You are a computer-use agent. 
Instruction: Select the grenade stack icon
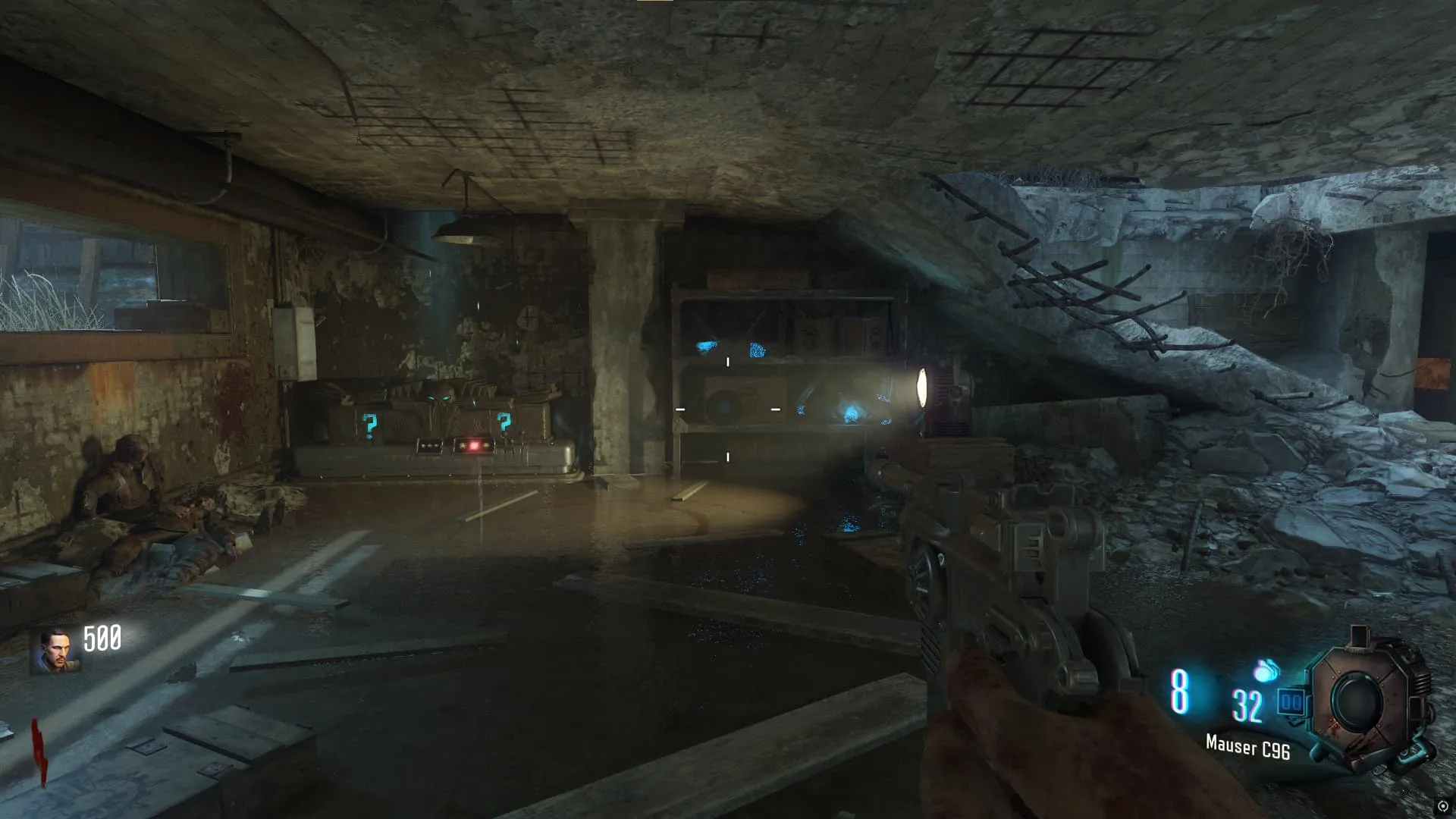pos(1265,670)
